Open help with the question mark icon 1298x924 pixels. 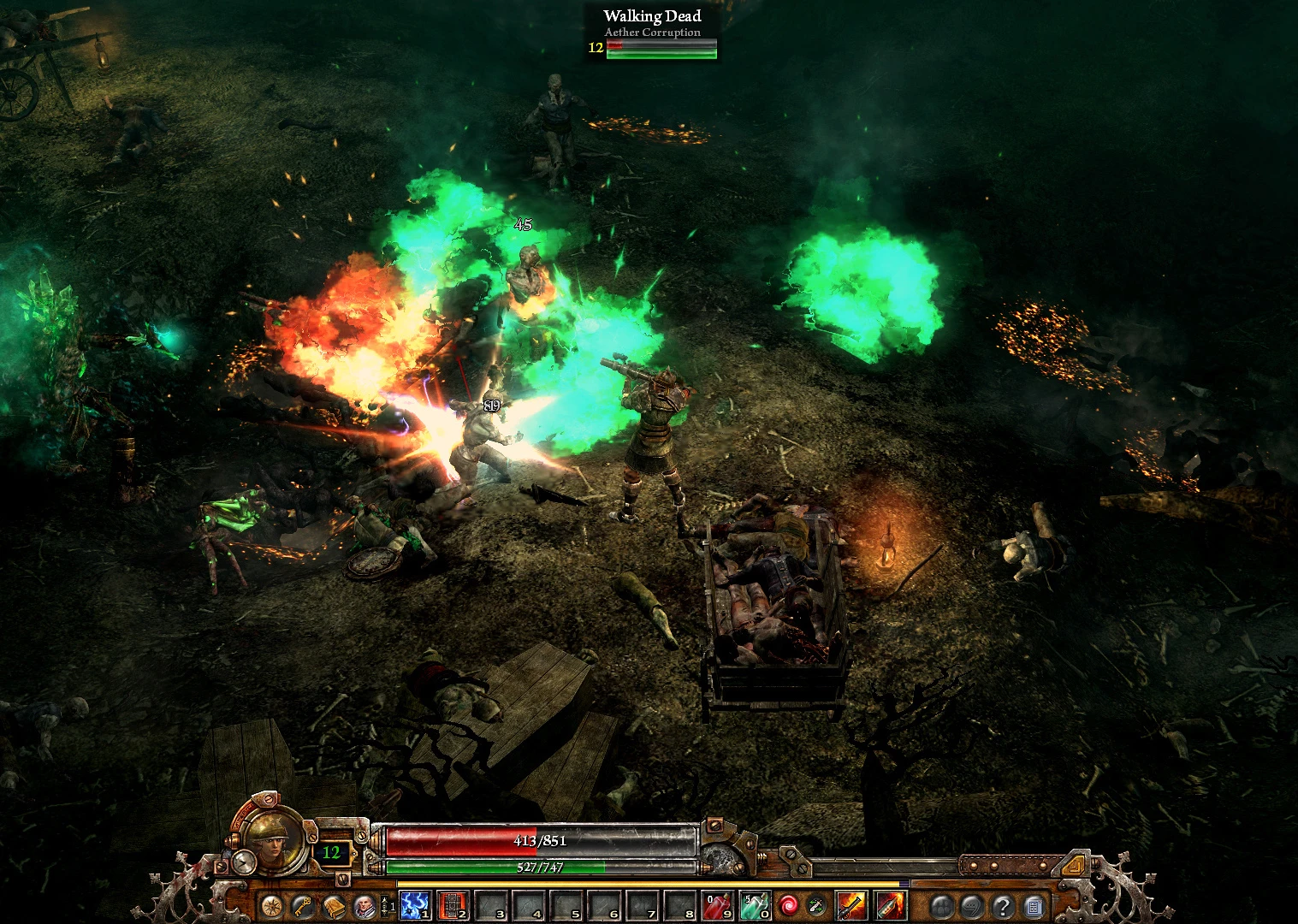tap(1002, 905)
